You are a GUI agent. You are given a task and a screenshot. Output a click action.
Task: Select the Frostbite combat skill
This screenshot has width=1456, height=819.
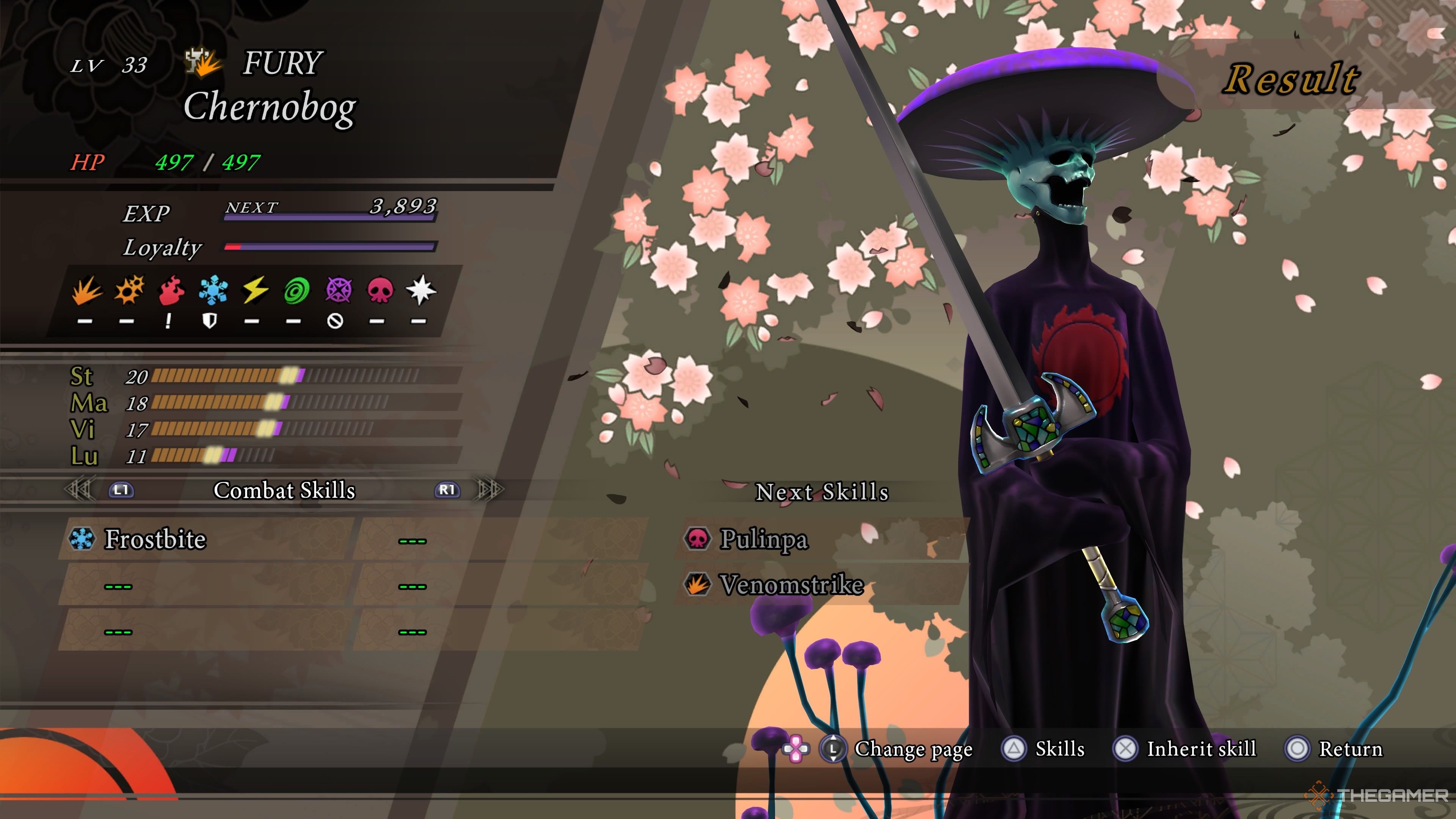(x=155, y=539)
